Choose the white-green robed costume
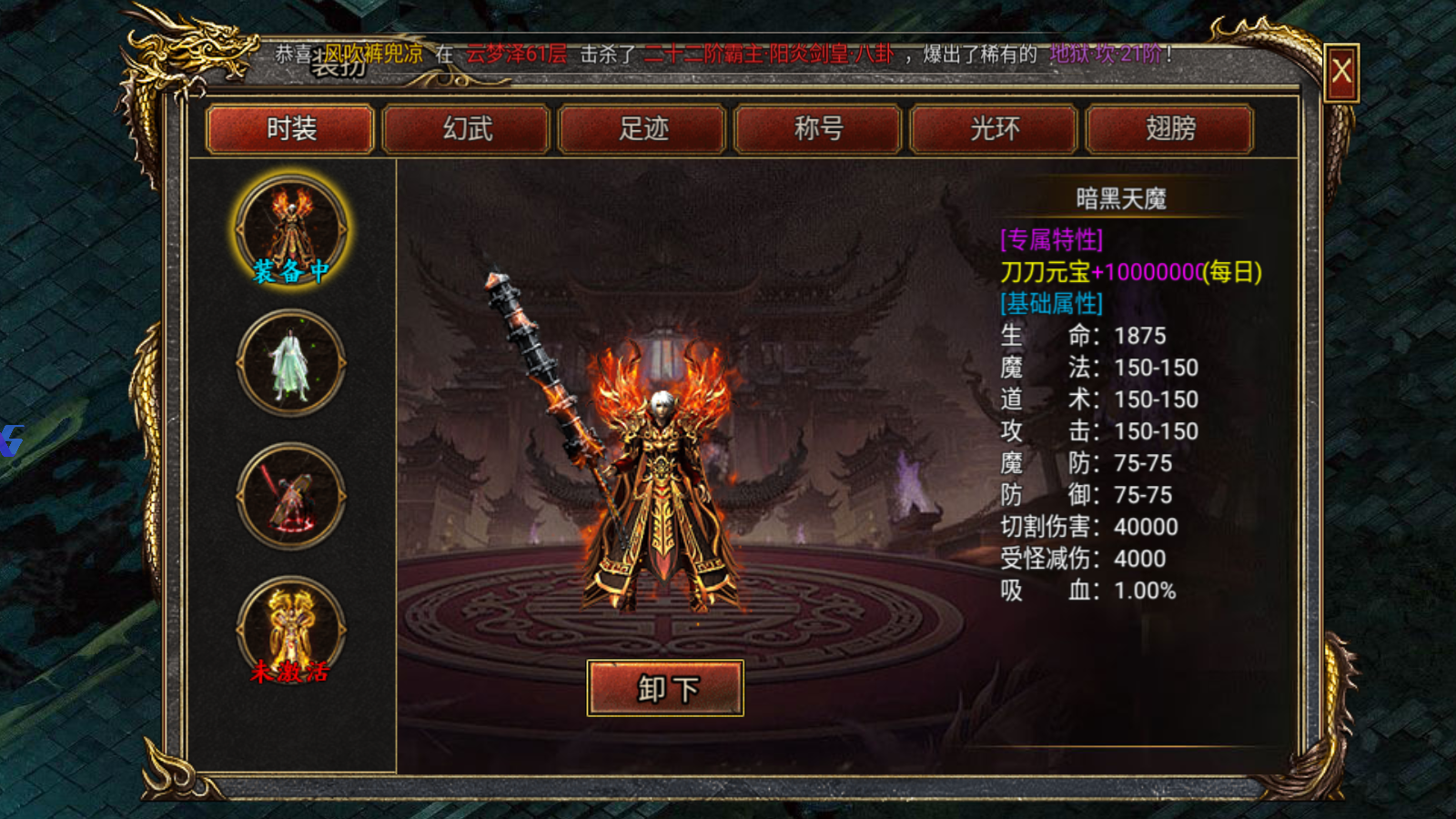 (291, 363)
